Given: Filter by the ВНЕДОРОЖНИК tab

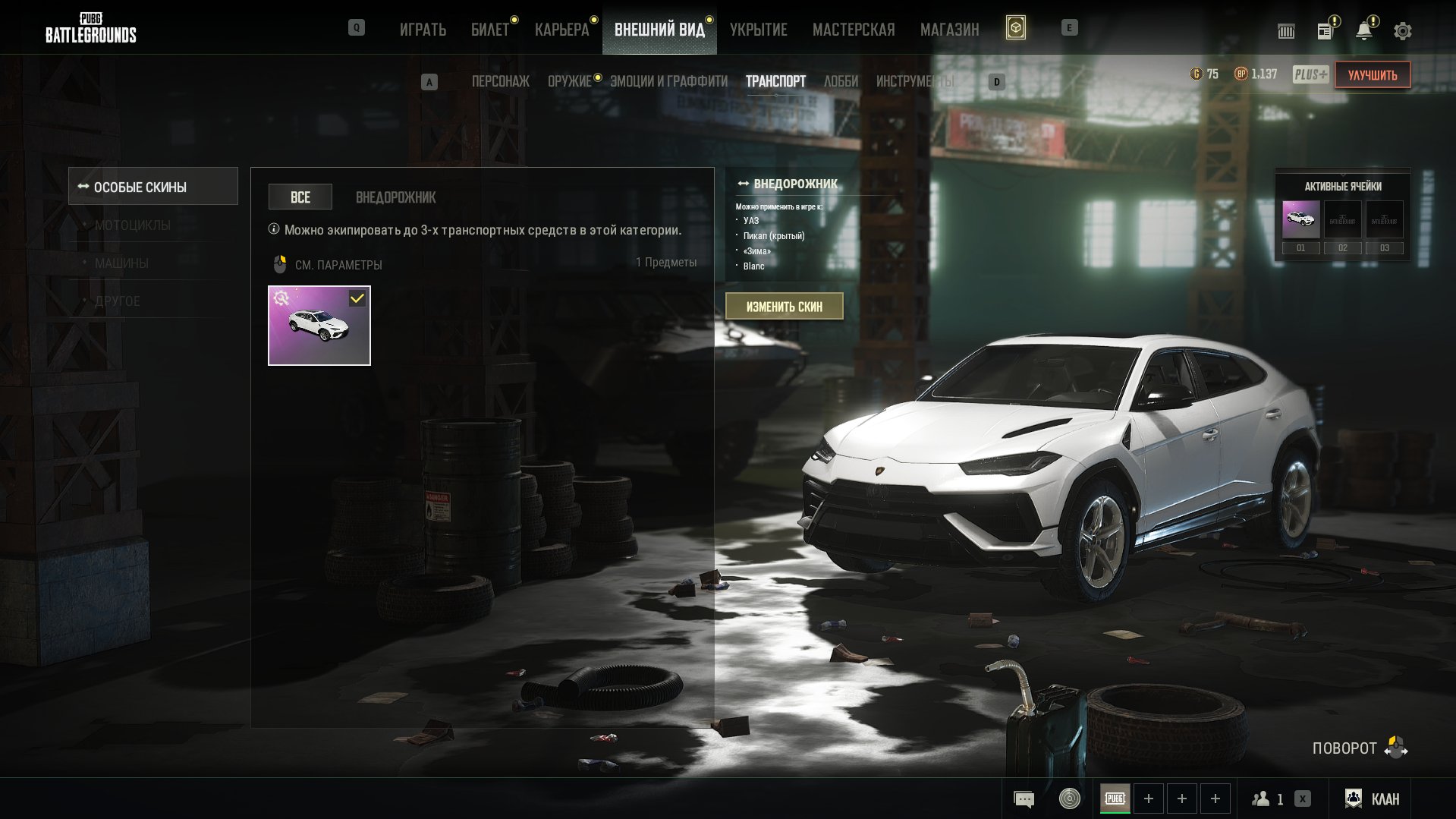Looking at the screenshot, I should [395, 197].
